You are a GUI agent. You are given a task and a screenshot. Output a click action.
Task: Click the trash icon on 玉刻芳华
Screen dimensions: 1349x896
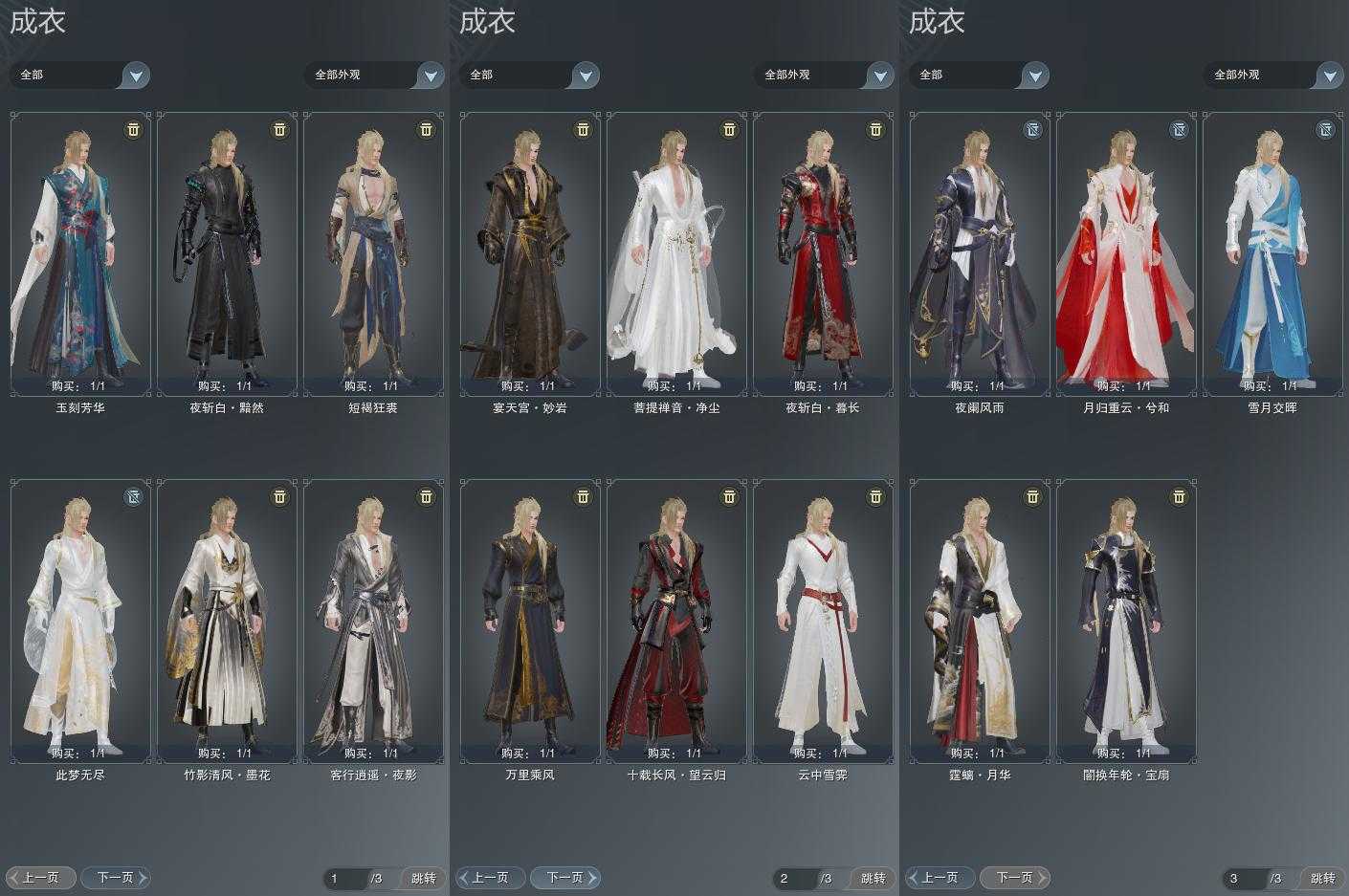[133, 129]
